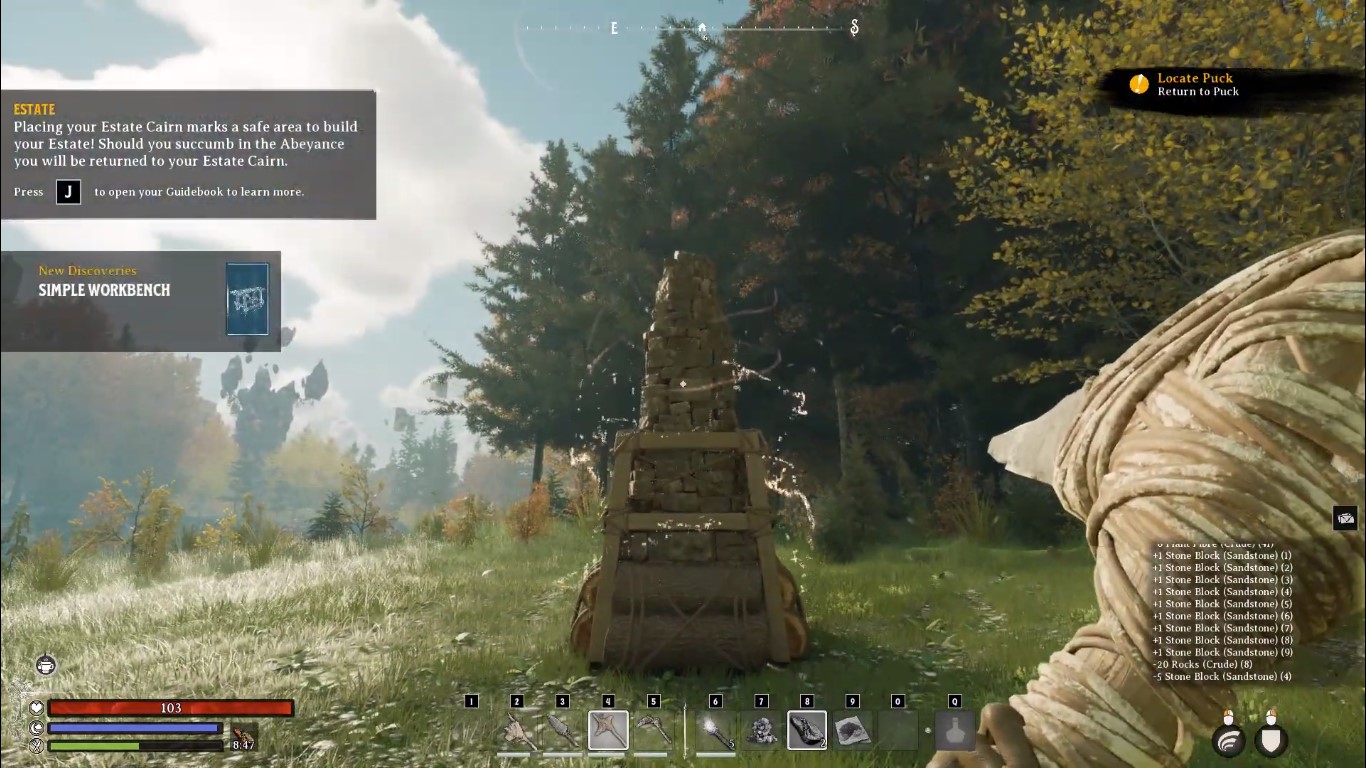The height and width of the screenshot is (768, 1366).
Task: Select the crude axe in hotbar slot 2
Action: (x=517, y=731)
